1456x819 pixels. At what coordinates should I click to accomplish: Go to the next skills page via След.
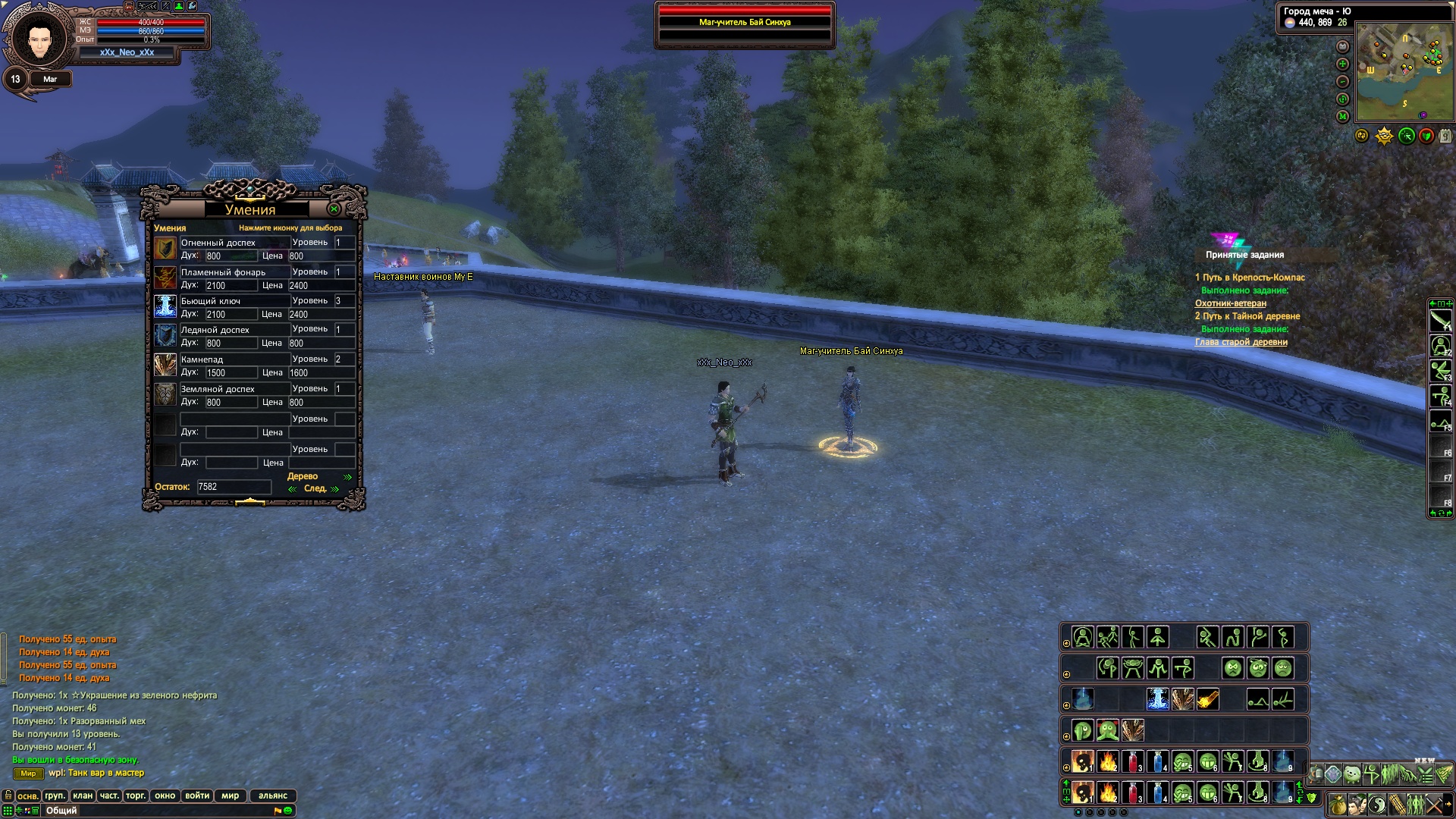[315, 488]
